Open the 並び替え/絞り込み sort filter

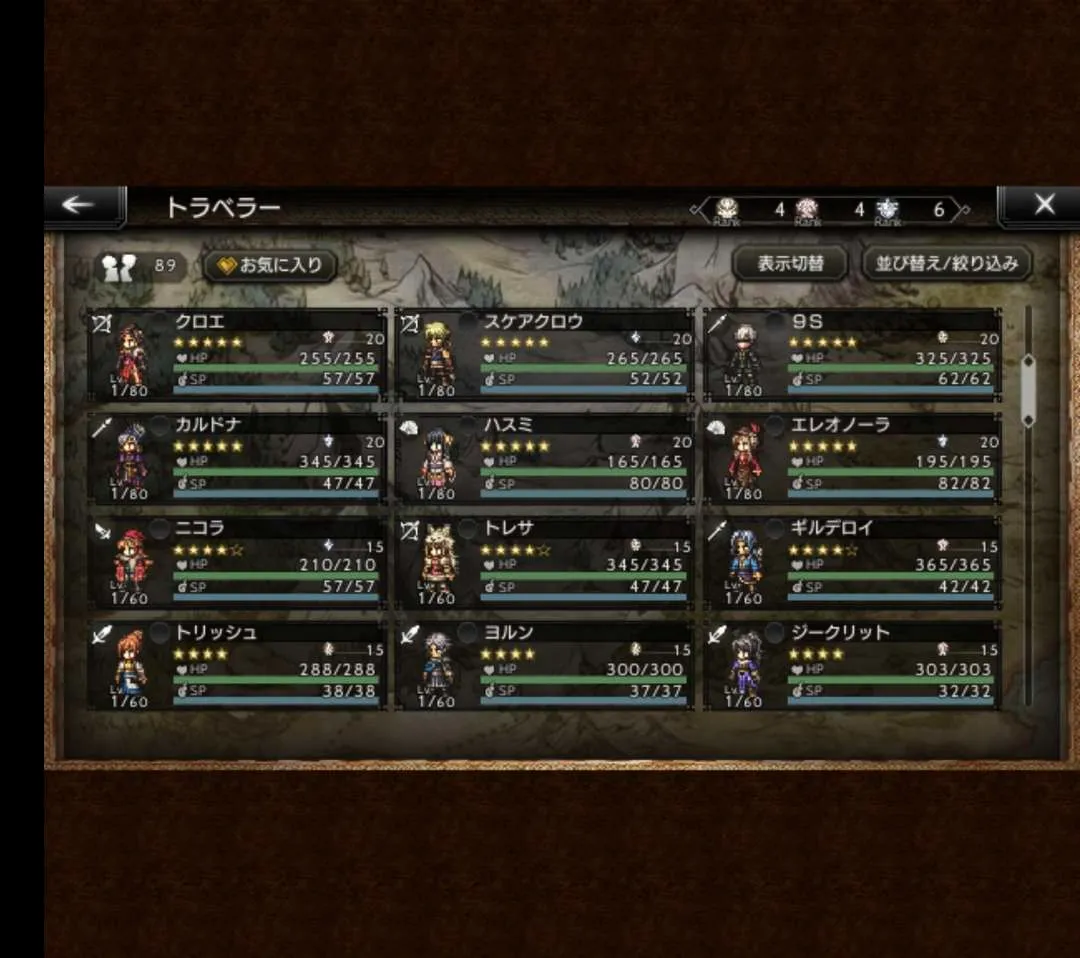pyautogui.click(x=946, y=264)
